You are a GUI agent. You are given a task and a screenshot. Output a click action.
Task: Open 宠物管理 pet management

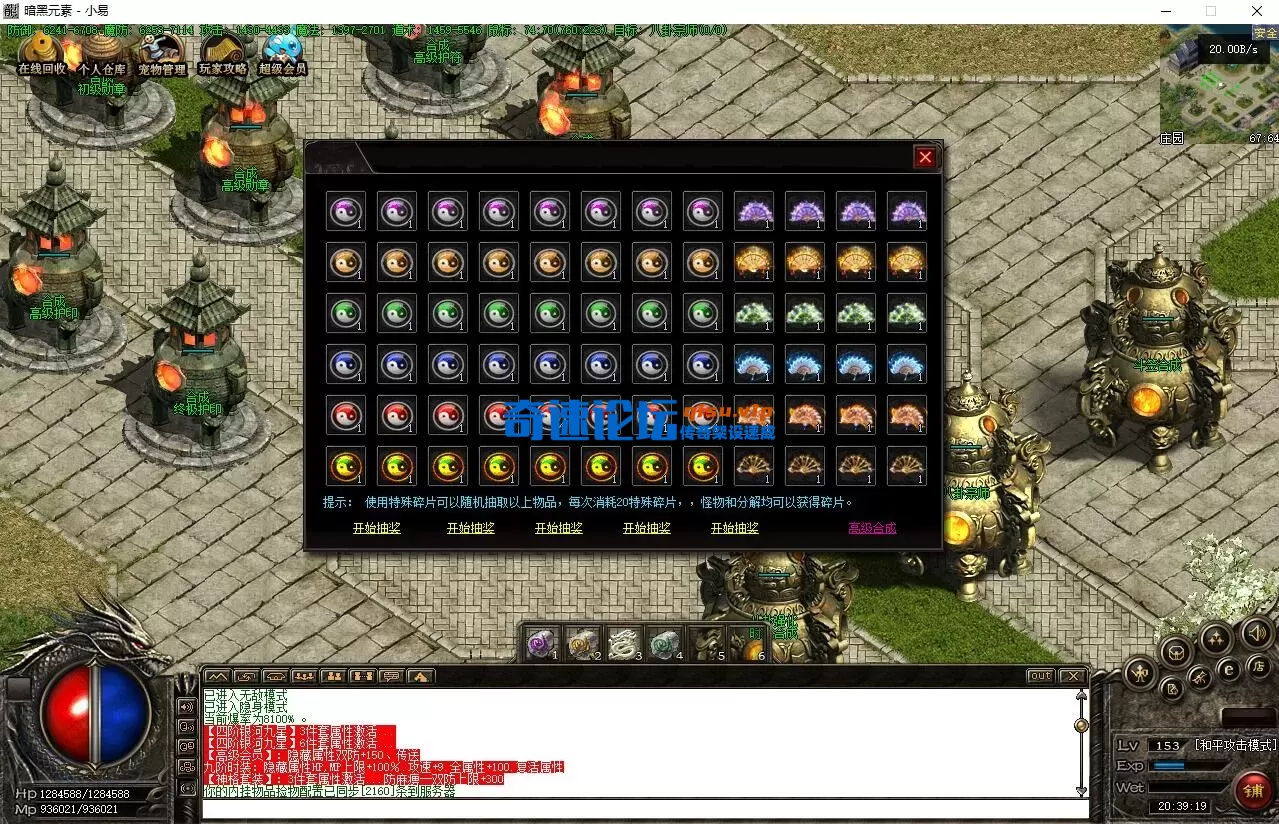pos(161,55)
